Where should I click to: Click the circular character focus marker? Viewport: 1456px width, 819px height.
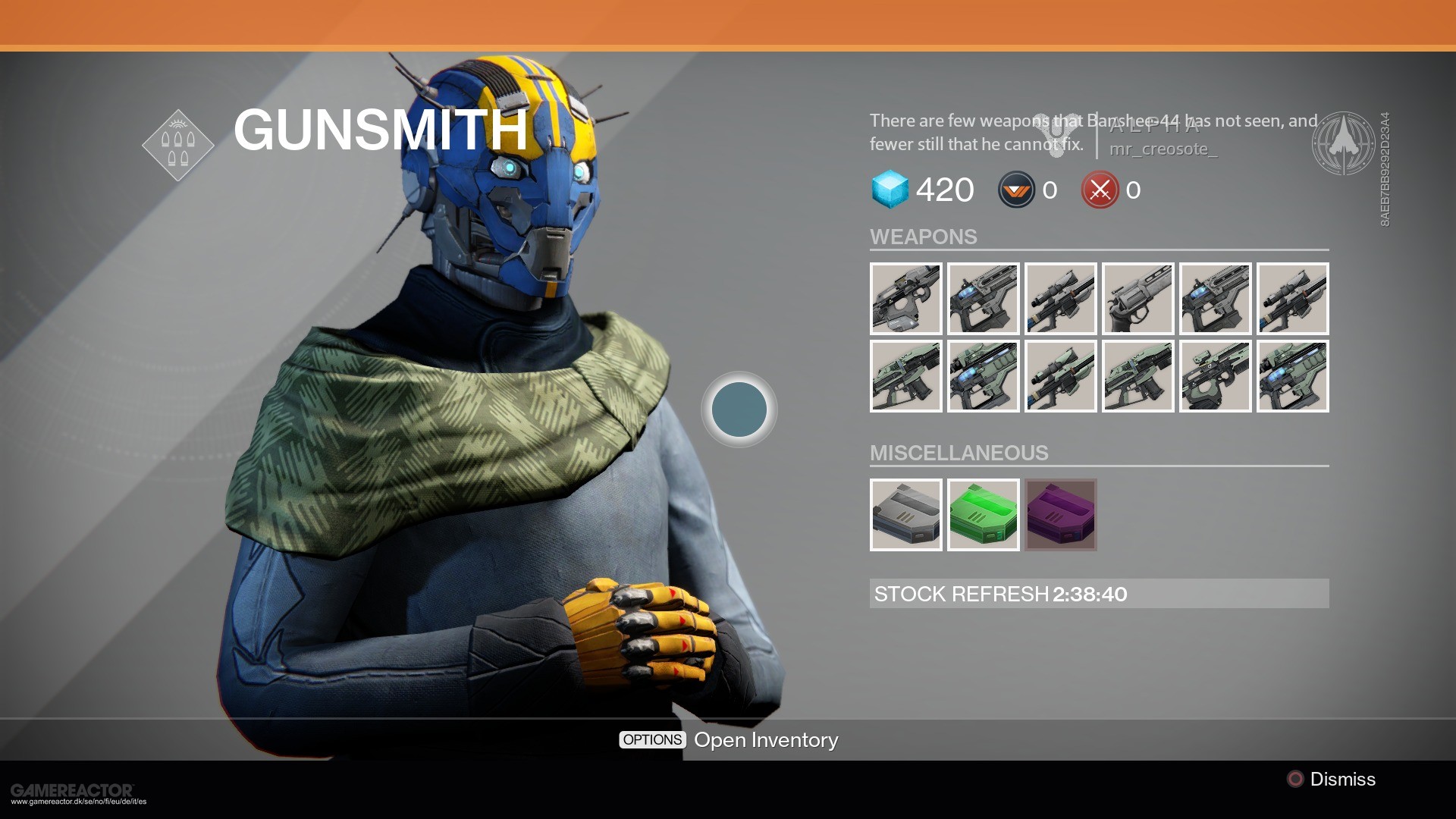click(x=738, y=408)
